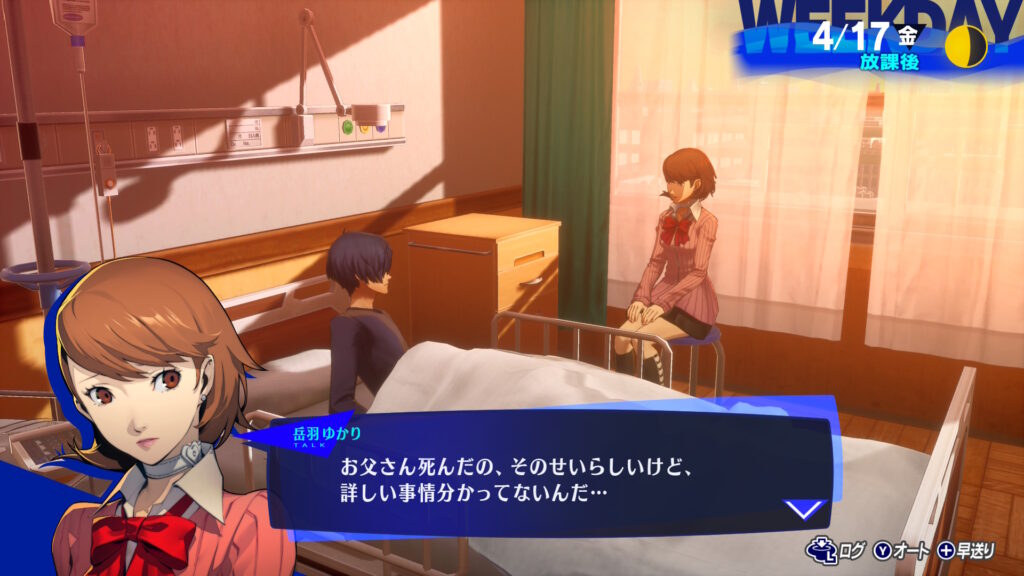Click the dialogue advance arrow
1024x576 pixels.
coord(804,509)
